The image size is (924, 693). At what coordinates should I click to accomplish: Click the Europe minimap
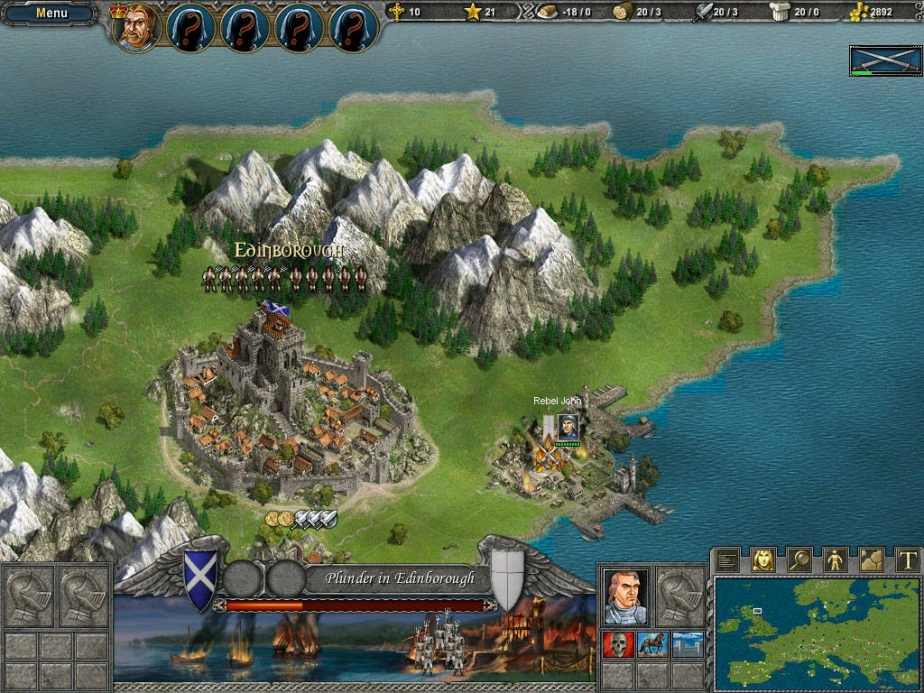pyautogui.click(x=817, y=632)
